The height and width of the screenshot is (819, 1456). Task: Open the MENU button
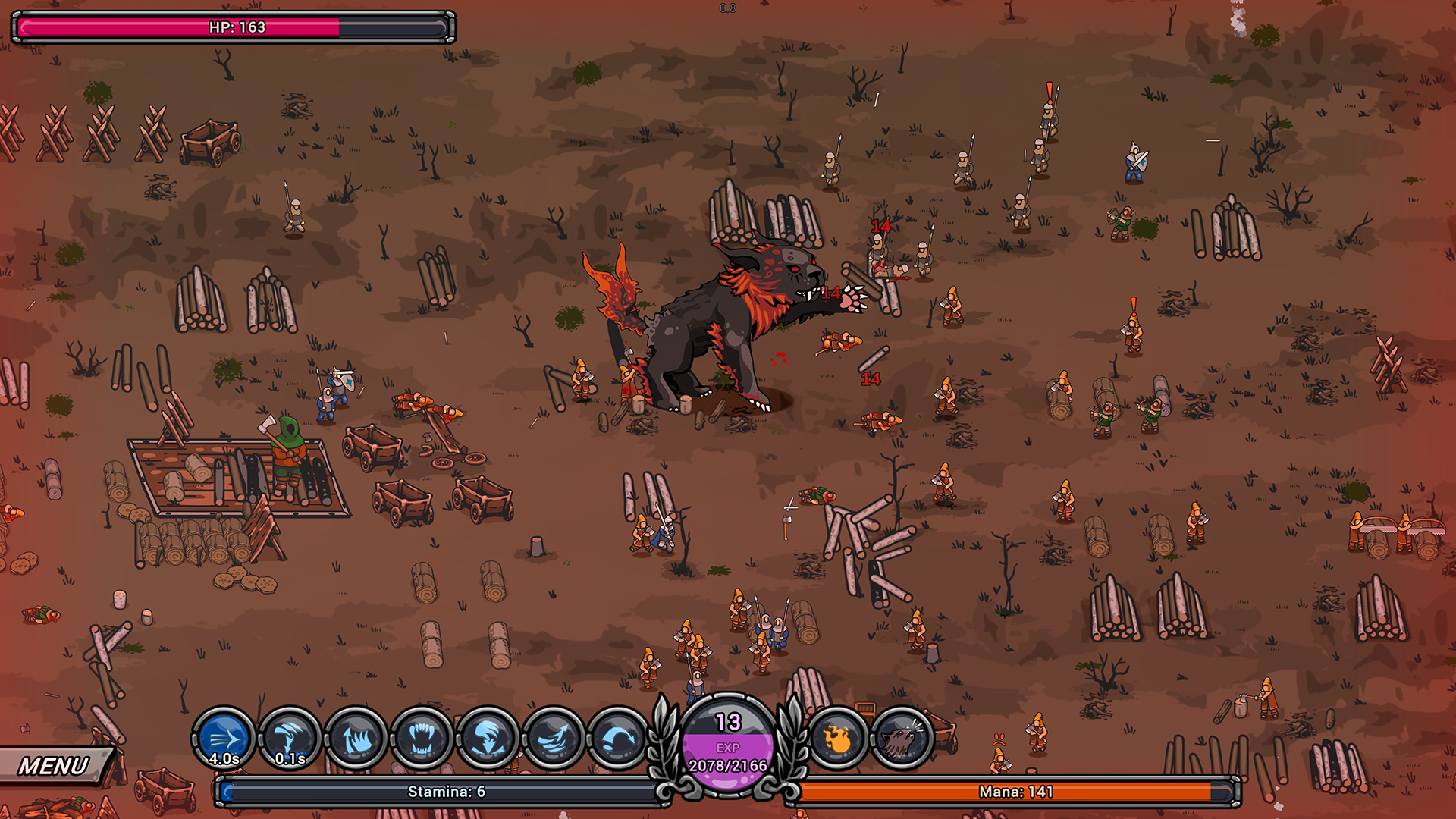pyautogui.click(x=55, y=766)
